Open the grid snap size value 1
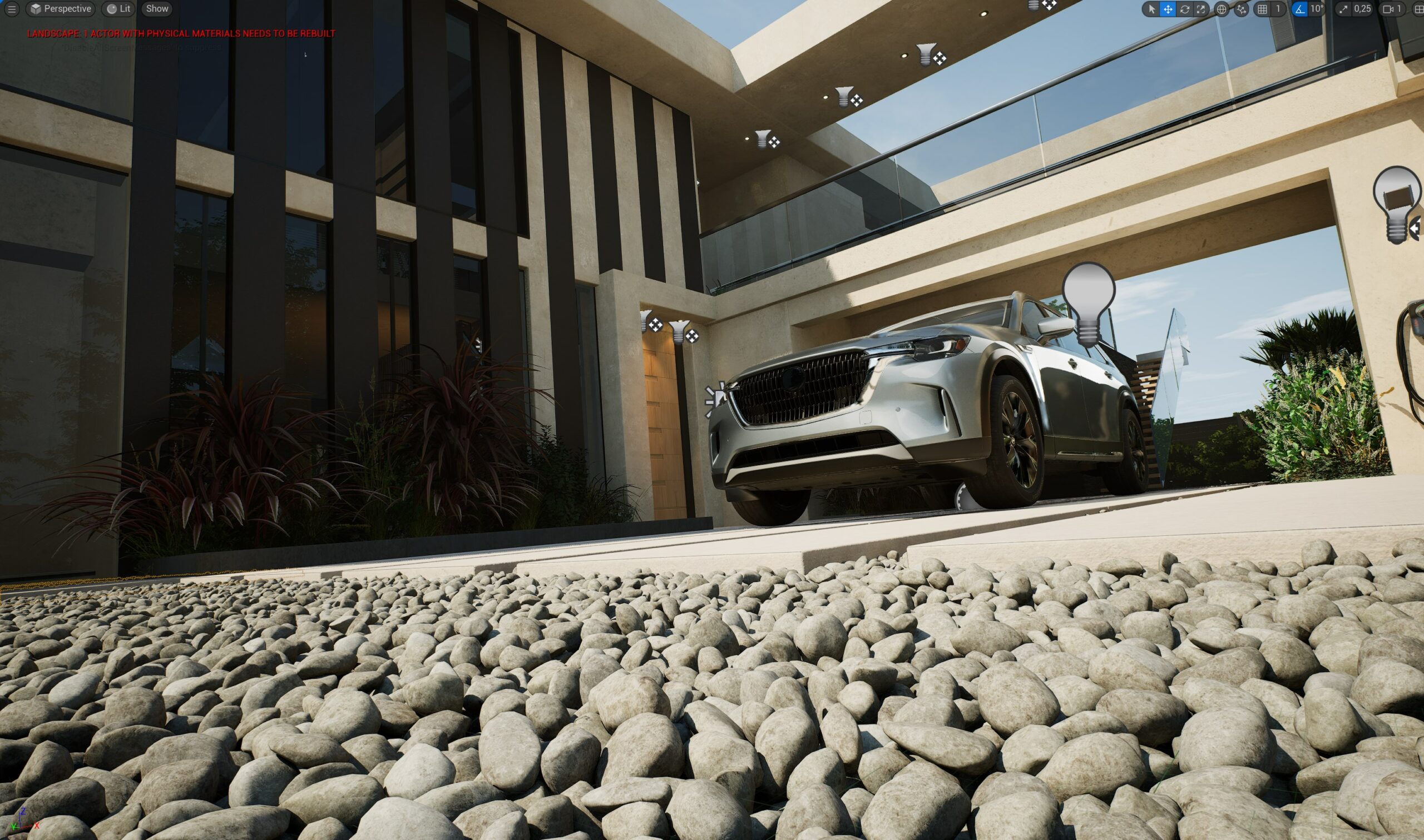The width and height of the screenshot is (1424, 840). 1277,9
